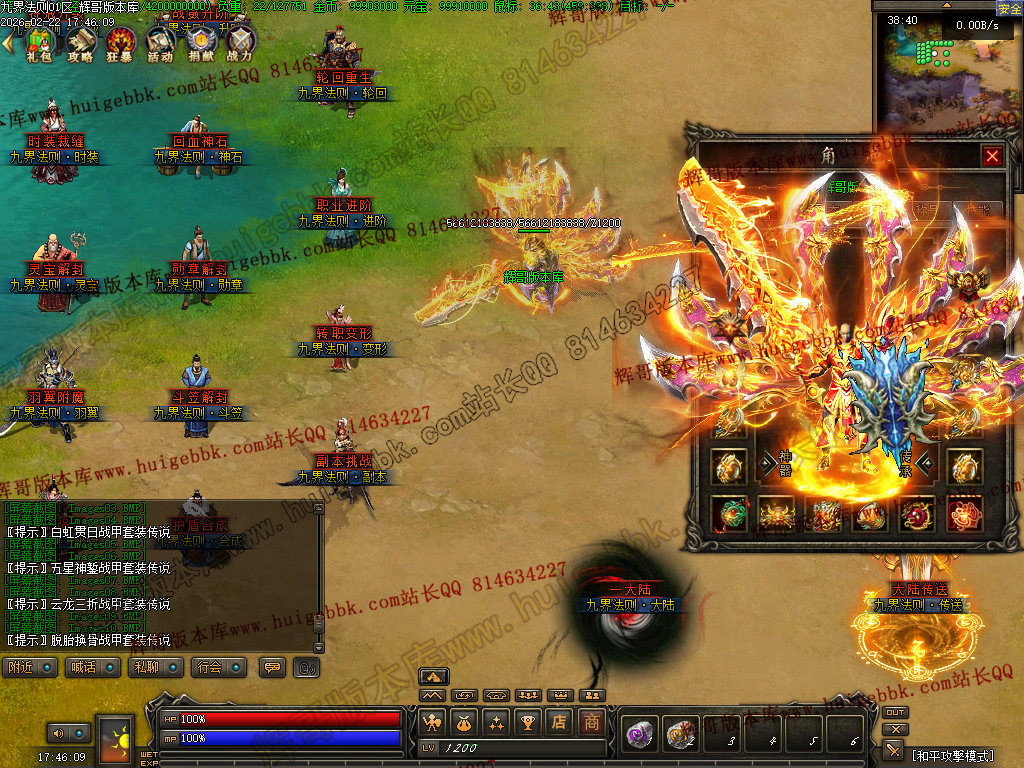Screen dimensions: 1024x768
Task: Click the trophy icon in bottom bar
Action: [529, 721]
